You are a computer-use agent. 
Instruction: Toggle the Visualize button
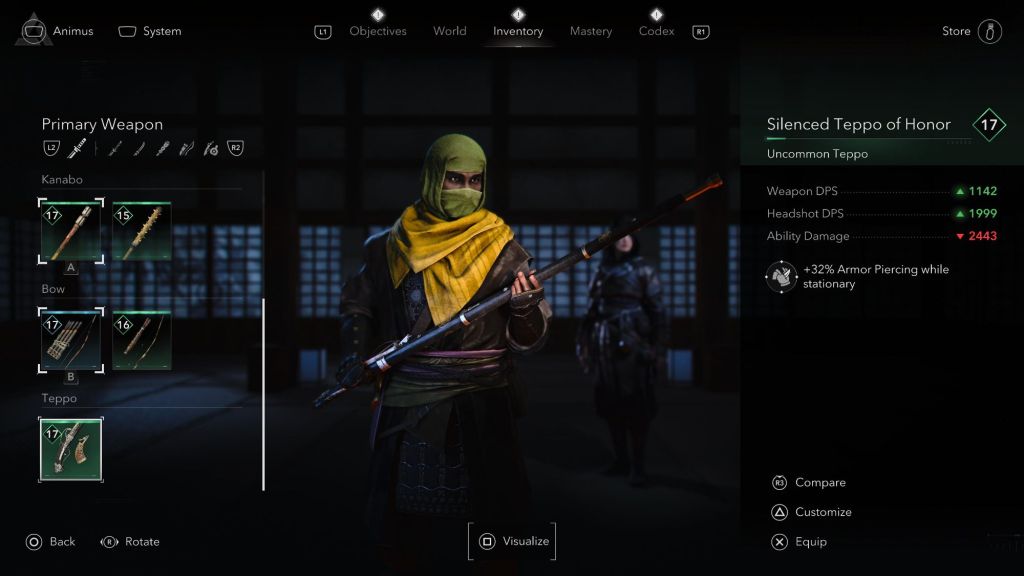512,542
